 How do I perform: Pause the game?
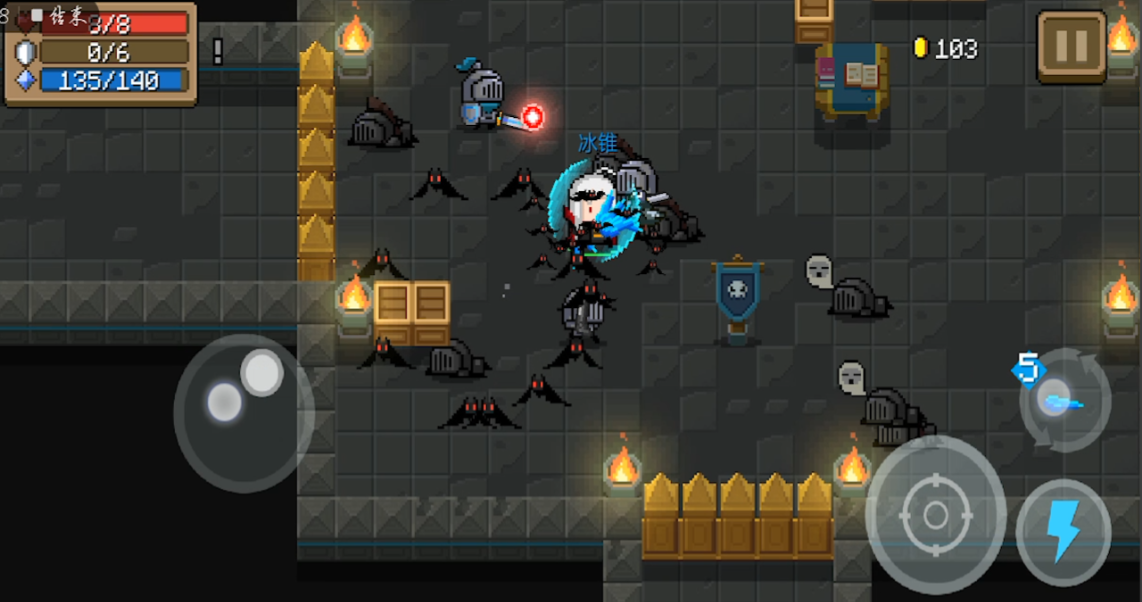click(x=1071, y=46)
